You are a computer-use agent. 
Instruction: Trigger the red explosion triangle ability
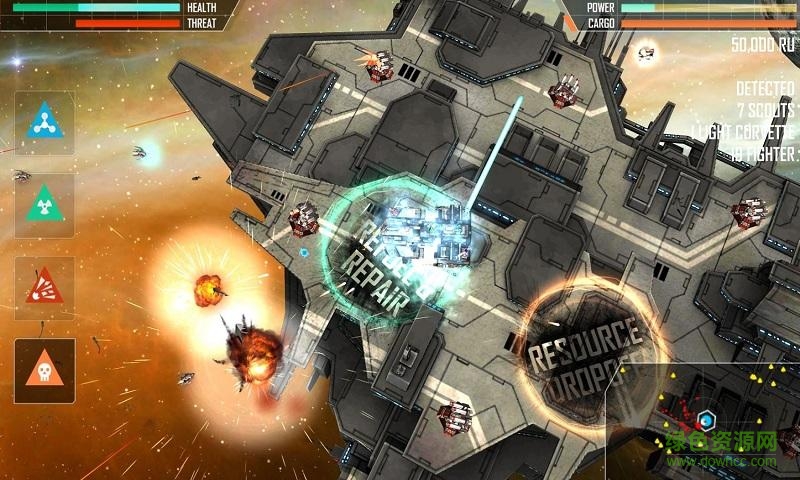point(44,288)
